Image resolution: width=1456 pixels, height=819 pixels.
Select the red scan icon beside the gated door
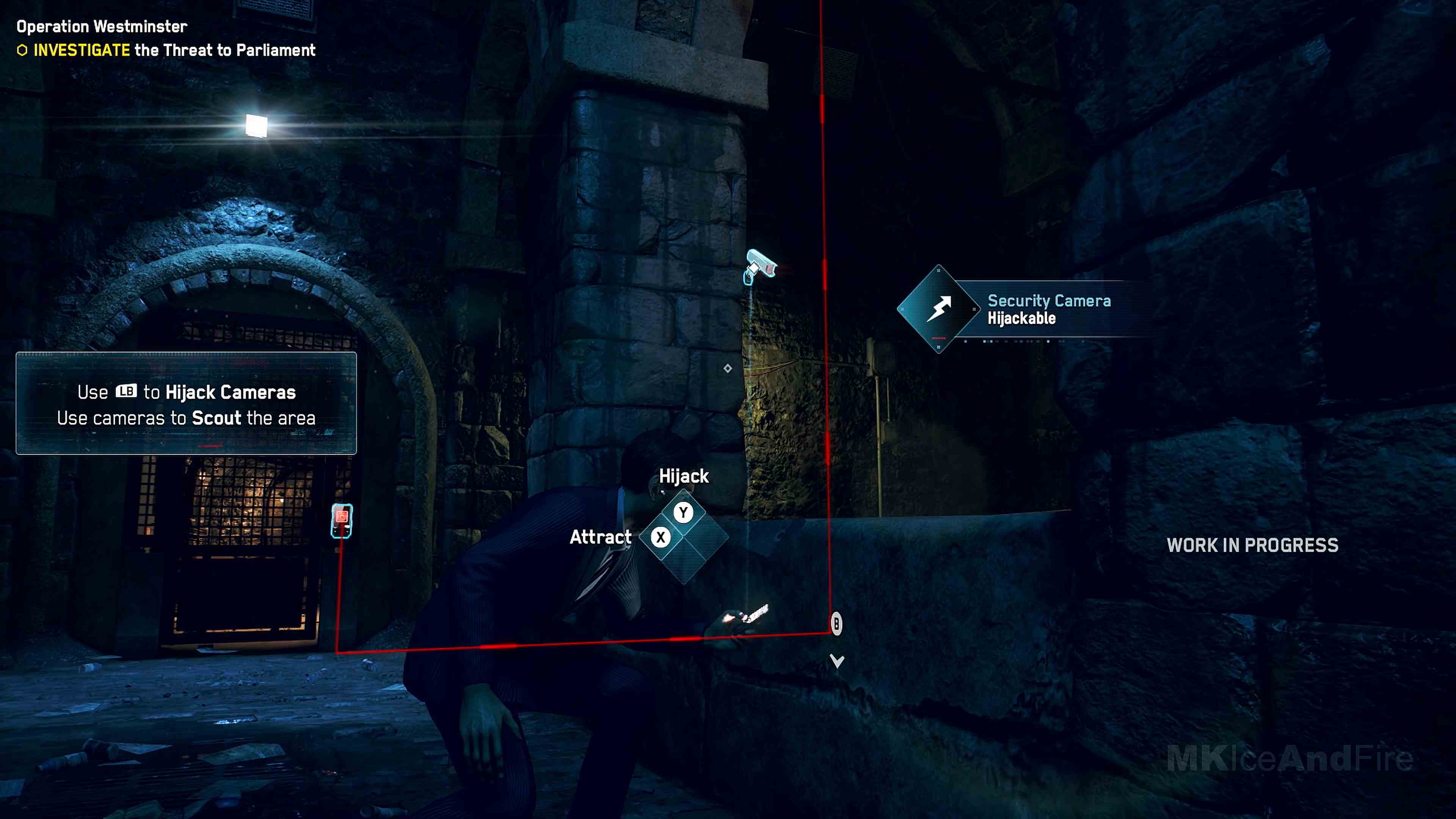pyautogui.click(x=341, y=516)
